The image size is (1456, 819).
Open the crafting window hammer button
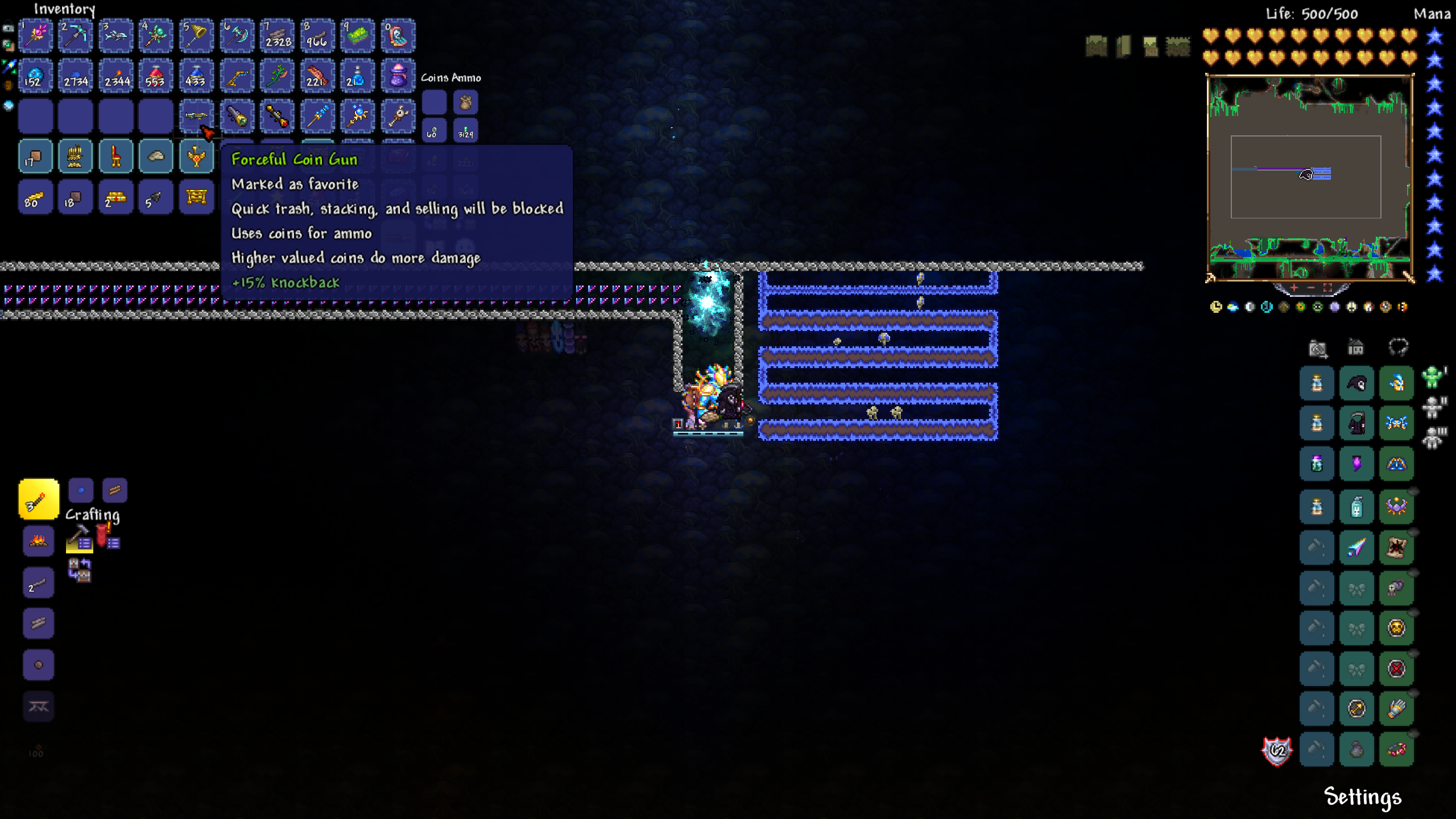tap(79, 538)
